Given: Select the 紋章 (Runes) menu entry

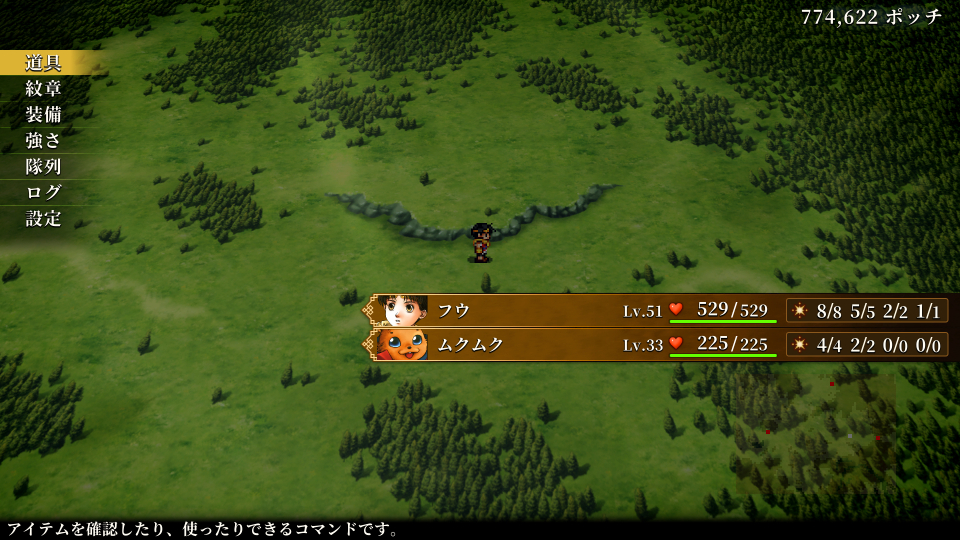Looking at the screenshot, I should (x=44, y=89).
